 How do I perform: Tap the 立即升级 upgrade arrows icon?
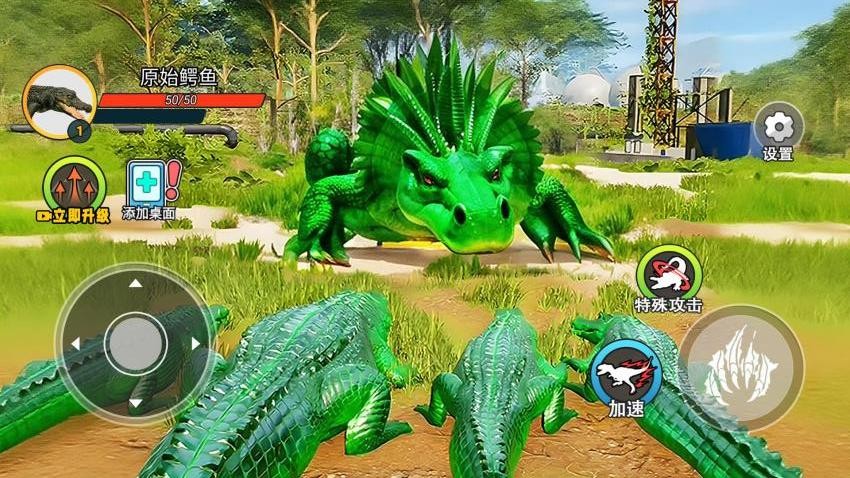tap(74, 184)
